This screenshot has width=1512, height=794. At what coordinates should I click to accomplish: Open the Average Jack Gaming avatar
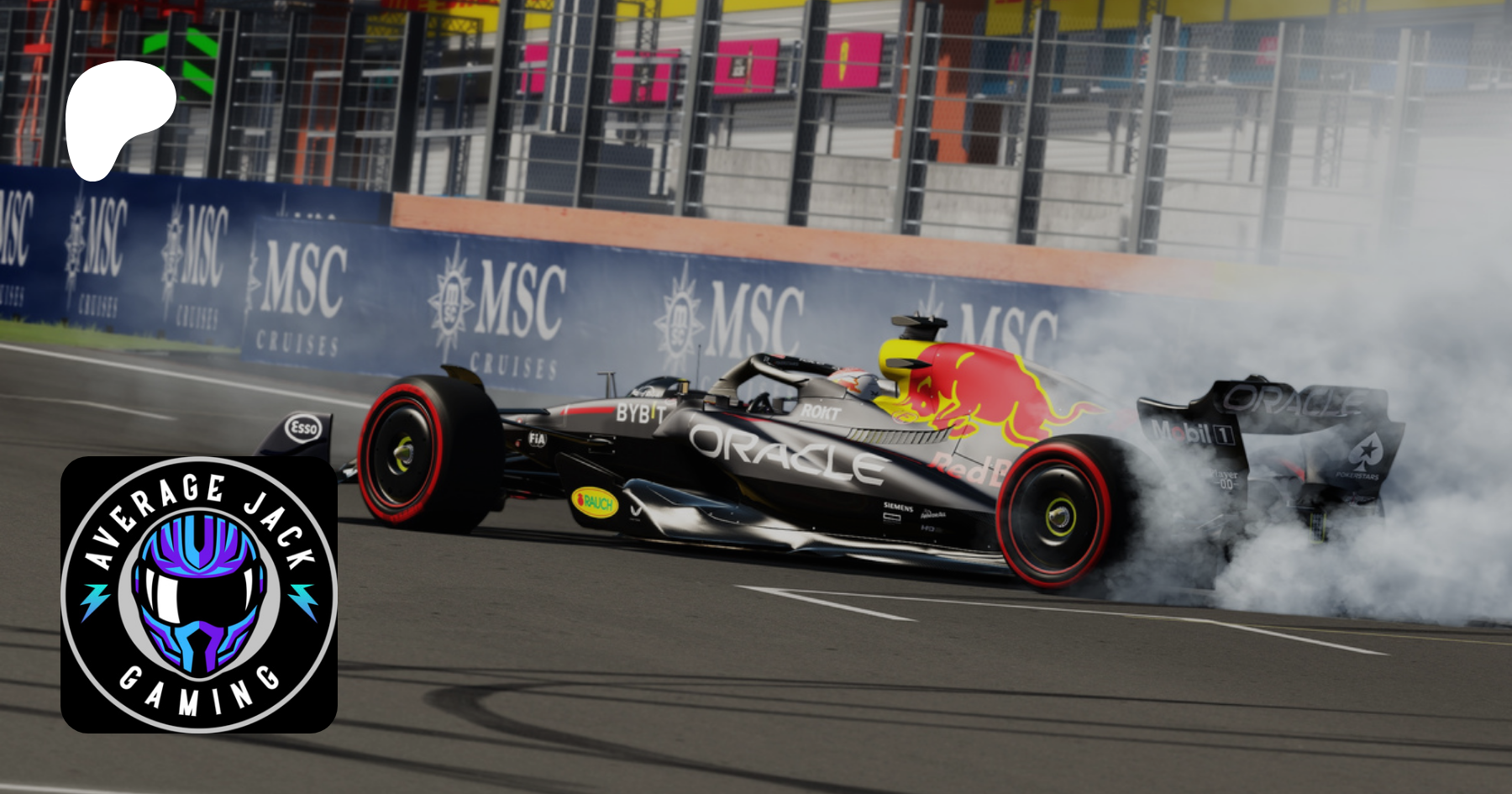pos(199,594)
